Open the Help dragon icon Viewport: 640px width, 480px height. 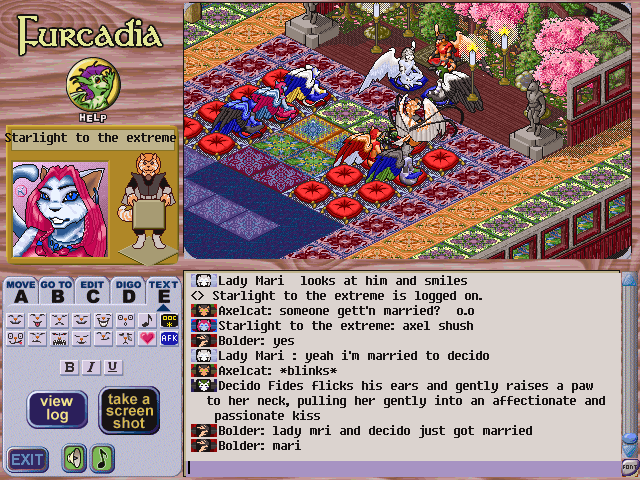point(87,86)
